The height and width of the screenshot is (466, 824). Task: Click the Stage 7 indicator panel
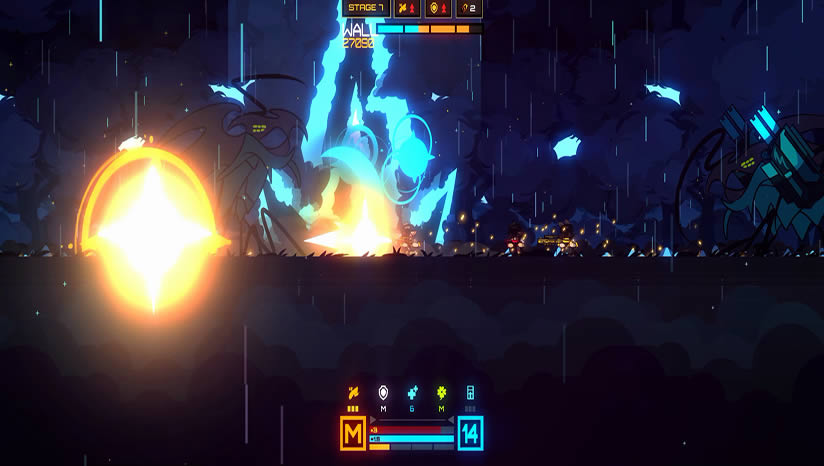click(363, 8)
